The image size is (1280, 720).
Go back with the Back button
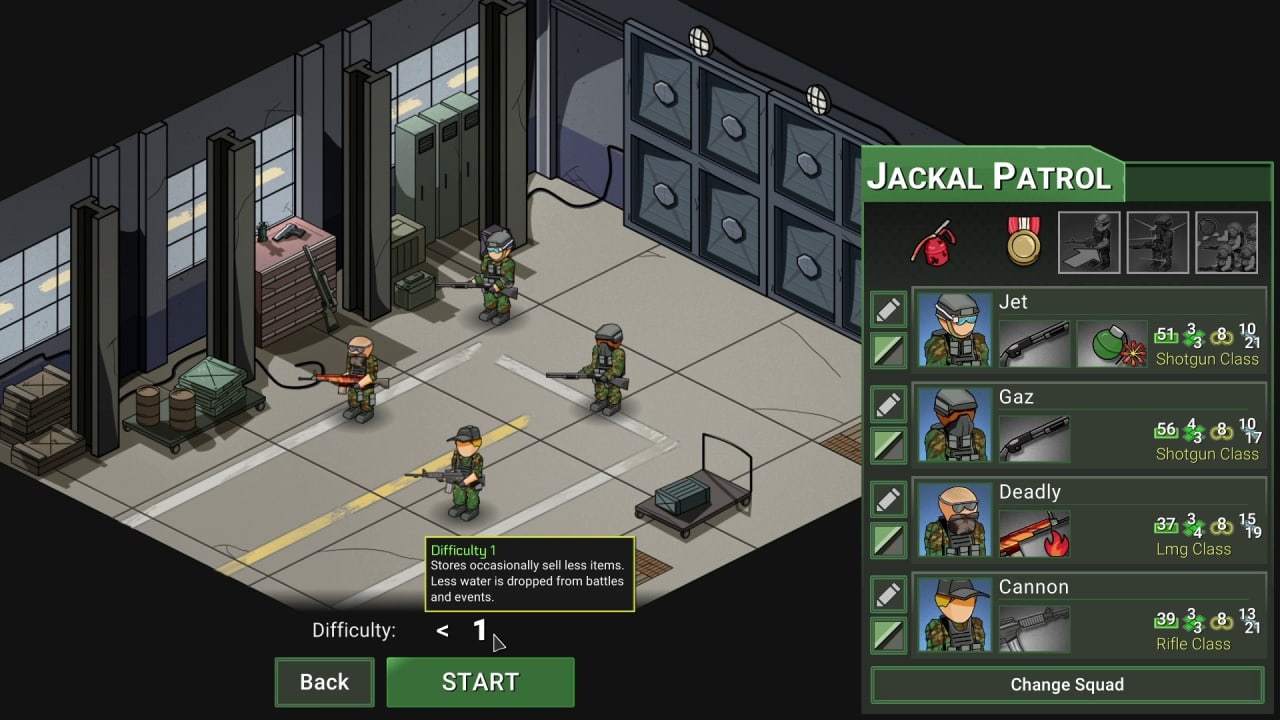pyautogui.click(x=324, y=682)
